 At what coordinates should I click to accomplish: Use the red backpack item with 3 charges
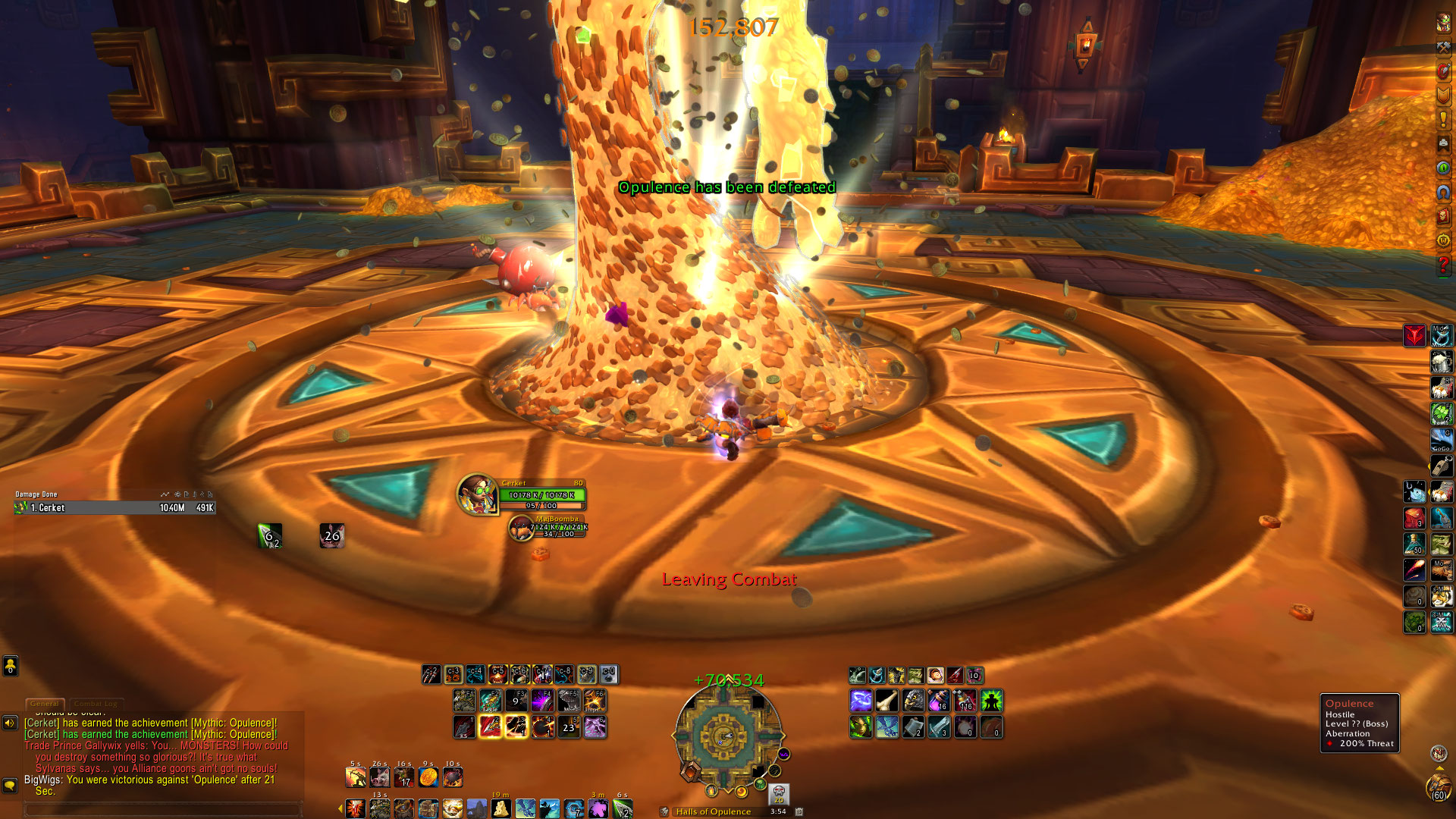(1414, 519)
